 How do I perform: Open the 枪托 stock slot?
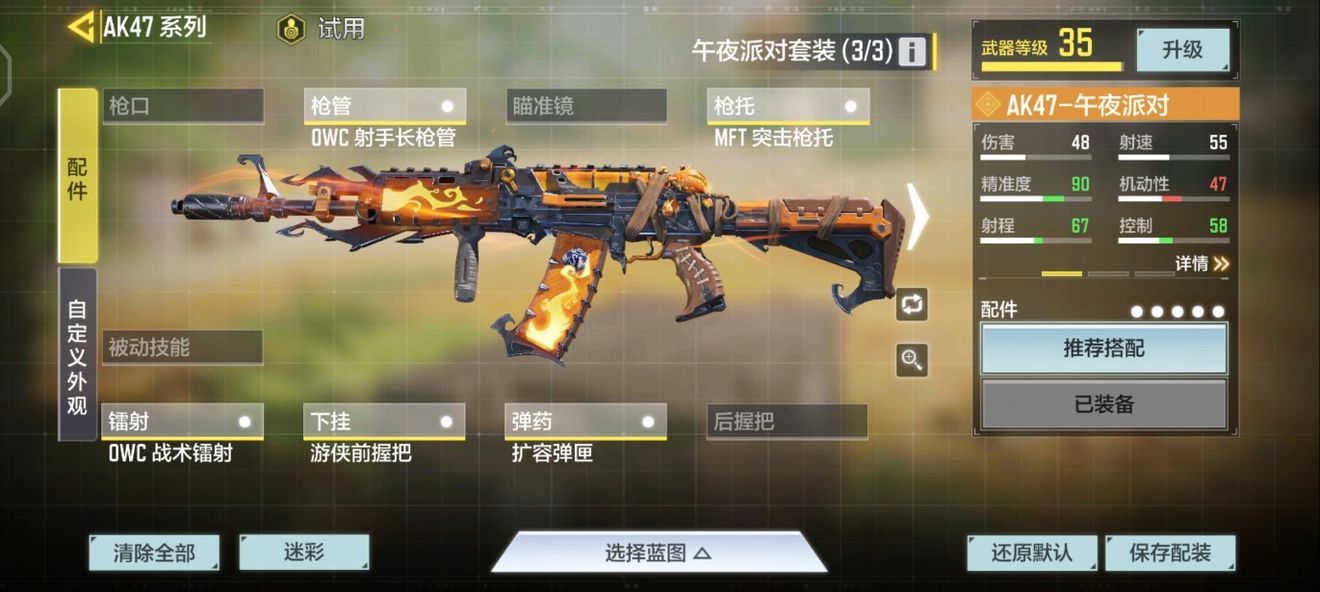coord(788,106)
